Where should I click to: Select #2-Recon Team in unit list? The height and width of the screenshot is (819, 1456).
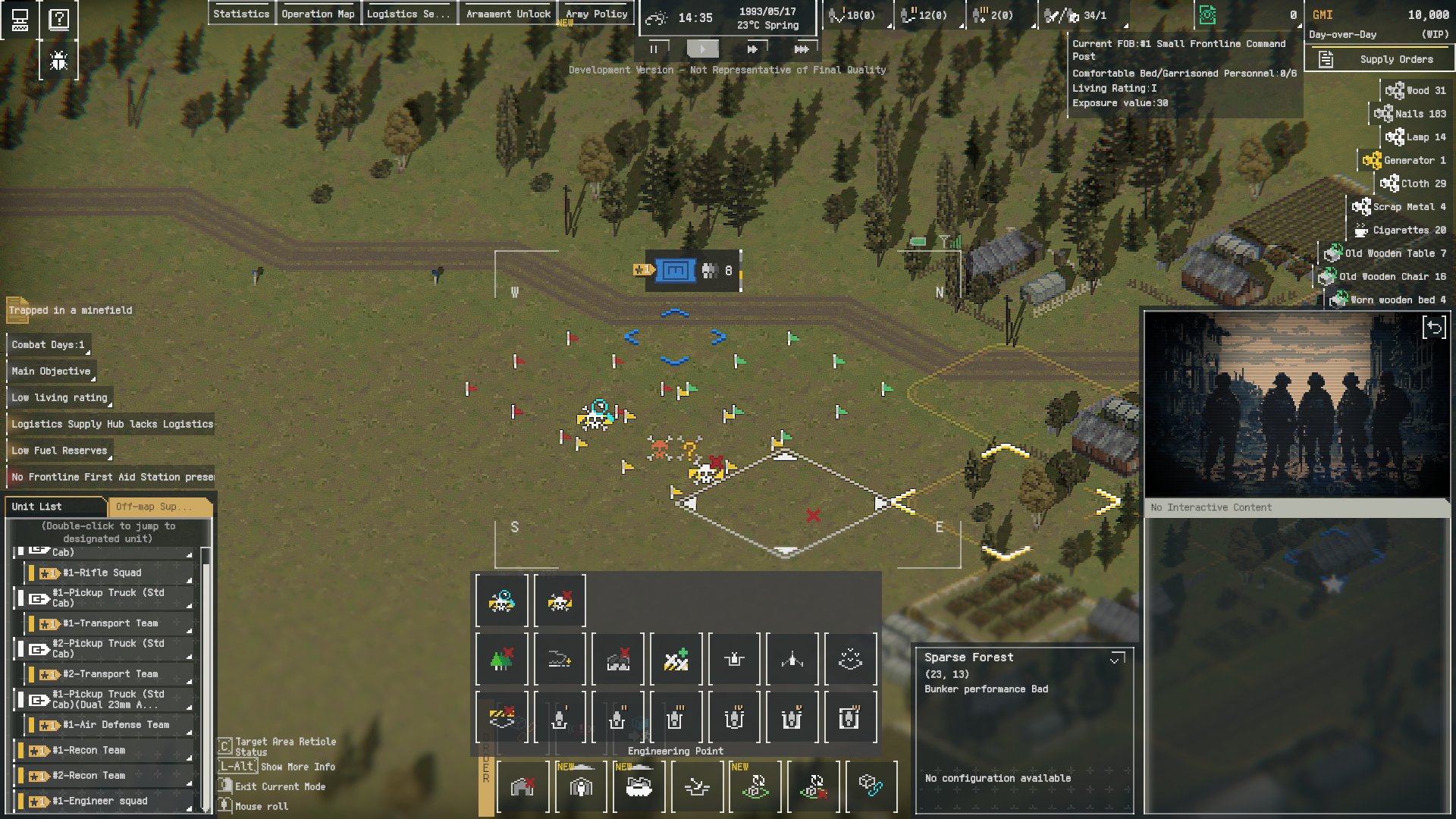88,775
